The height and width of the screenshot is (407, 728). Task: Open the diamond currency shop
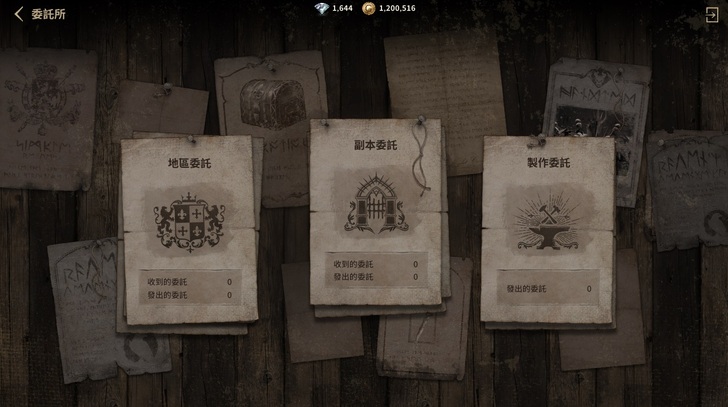tap(320, 8)
